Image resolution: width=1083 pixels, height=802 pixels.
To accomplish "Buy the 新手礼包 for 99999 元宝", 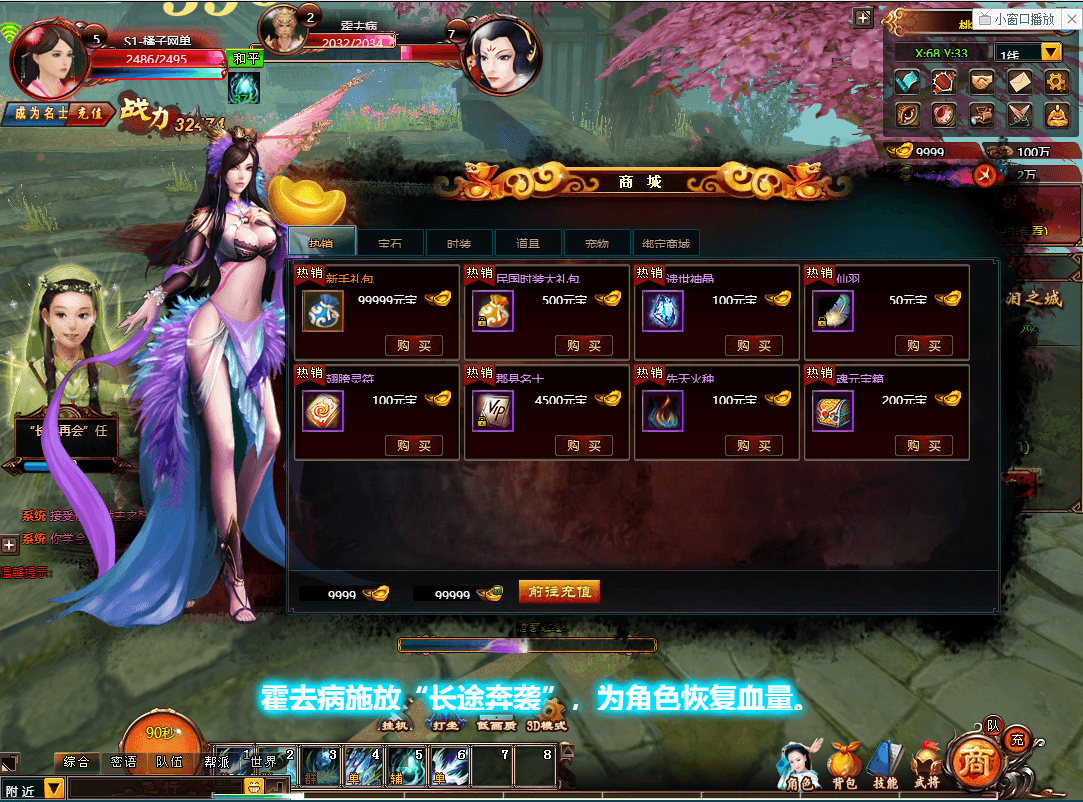I will click(414, 346).
